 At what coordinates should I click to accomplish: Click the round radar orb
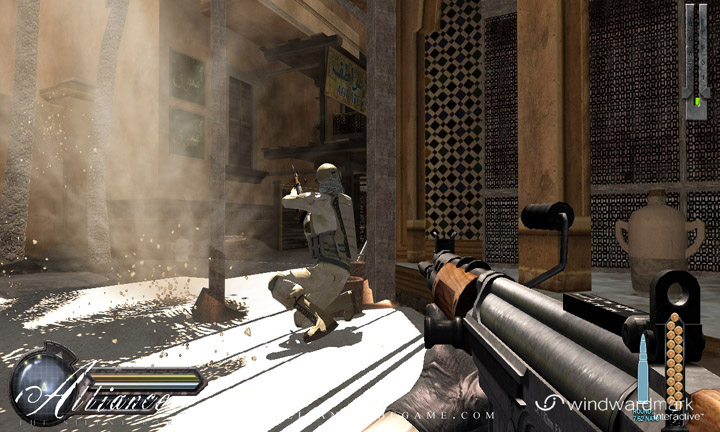43,385
